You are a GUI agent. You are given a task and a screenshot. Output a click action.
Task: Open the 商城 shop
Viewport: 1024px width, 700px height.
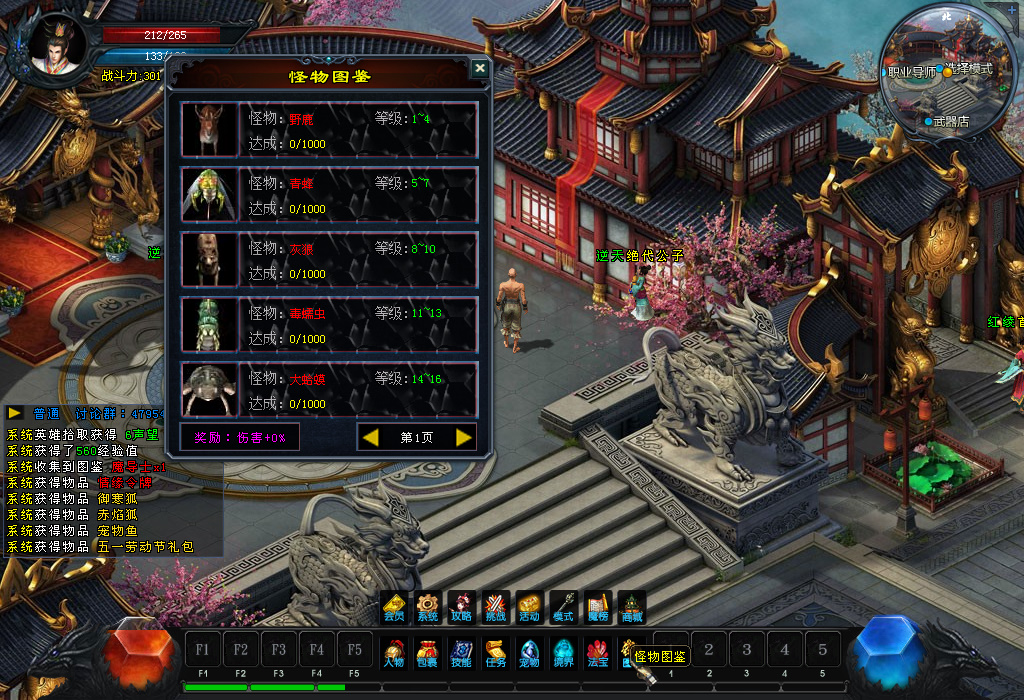pos(632,608)
